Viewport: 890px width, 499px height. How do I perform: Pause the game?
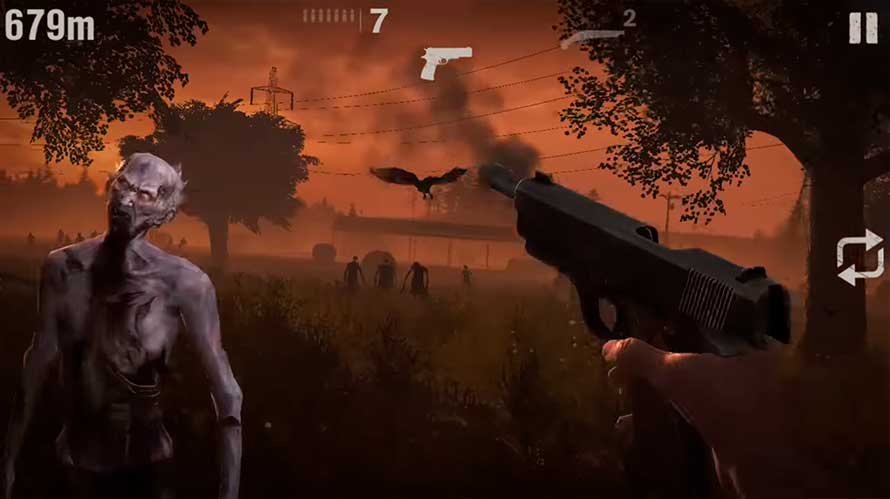pos(862,28)
